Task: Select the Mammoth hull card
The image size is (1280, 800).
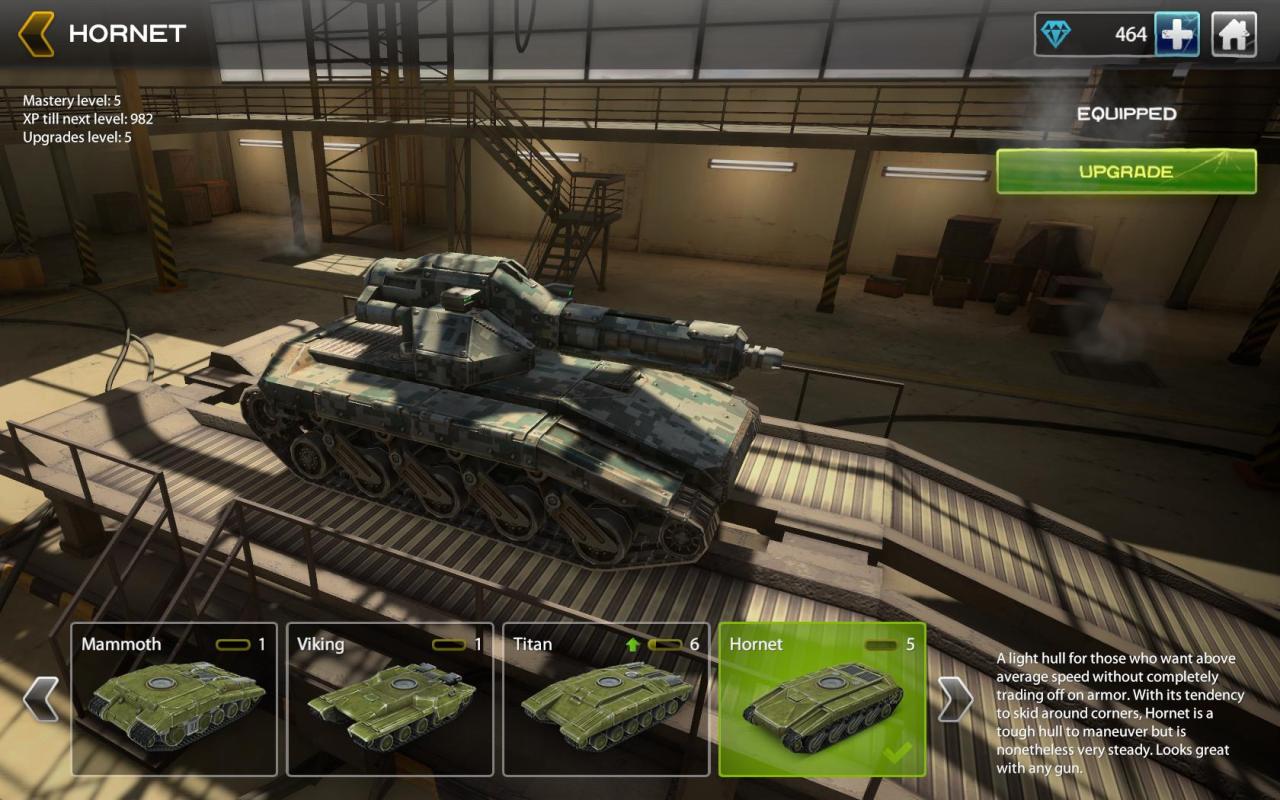Action: 174,699
